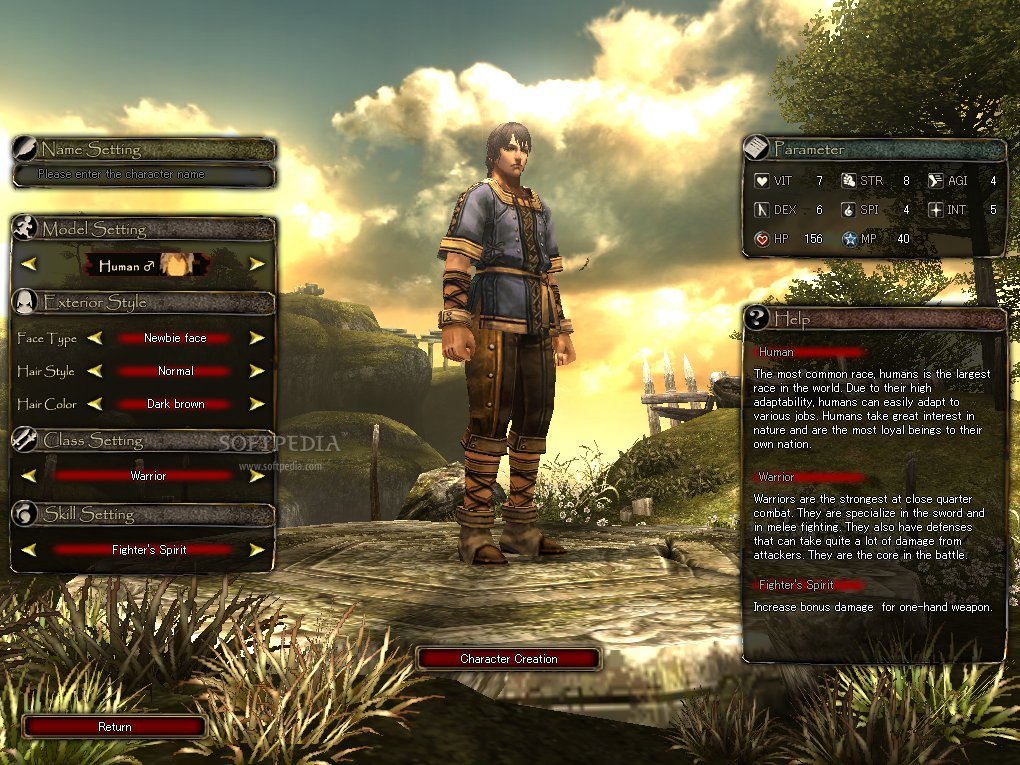Choose next Hair Style option

tap(257, 371)
